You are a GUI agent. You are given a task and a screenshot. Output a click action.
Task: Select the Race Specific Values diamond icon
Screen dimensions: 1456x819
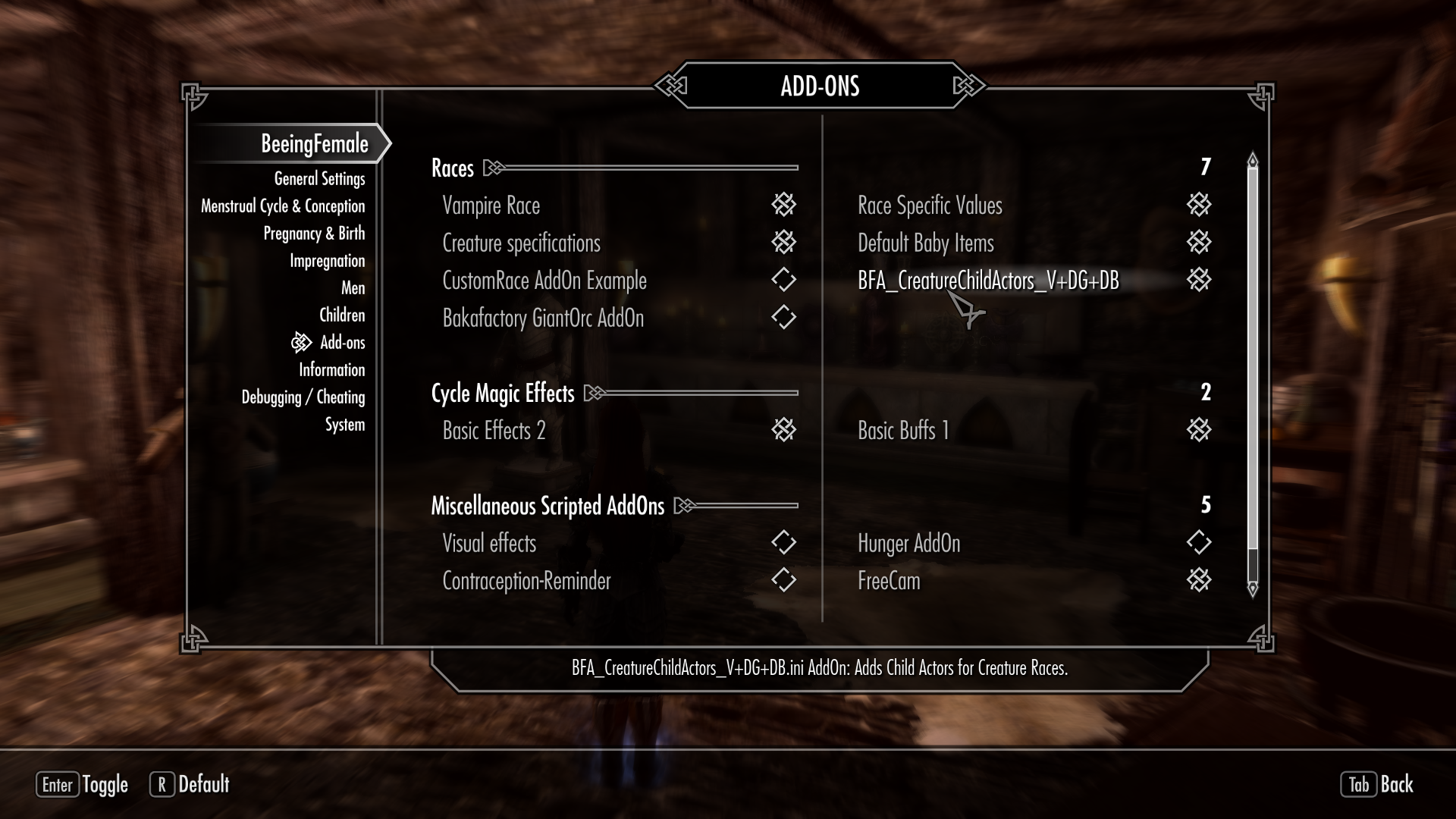tap(1198, 205)
